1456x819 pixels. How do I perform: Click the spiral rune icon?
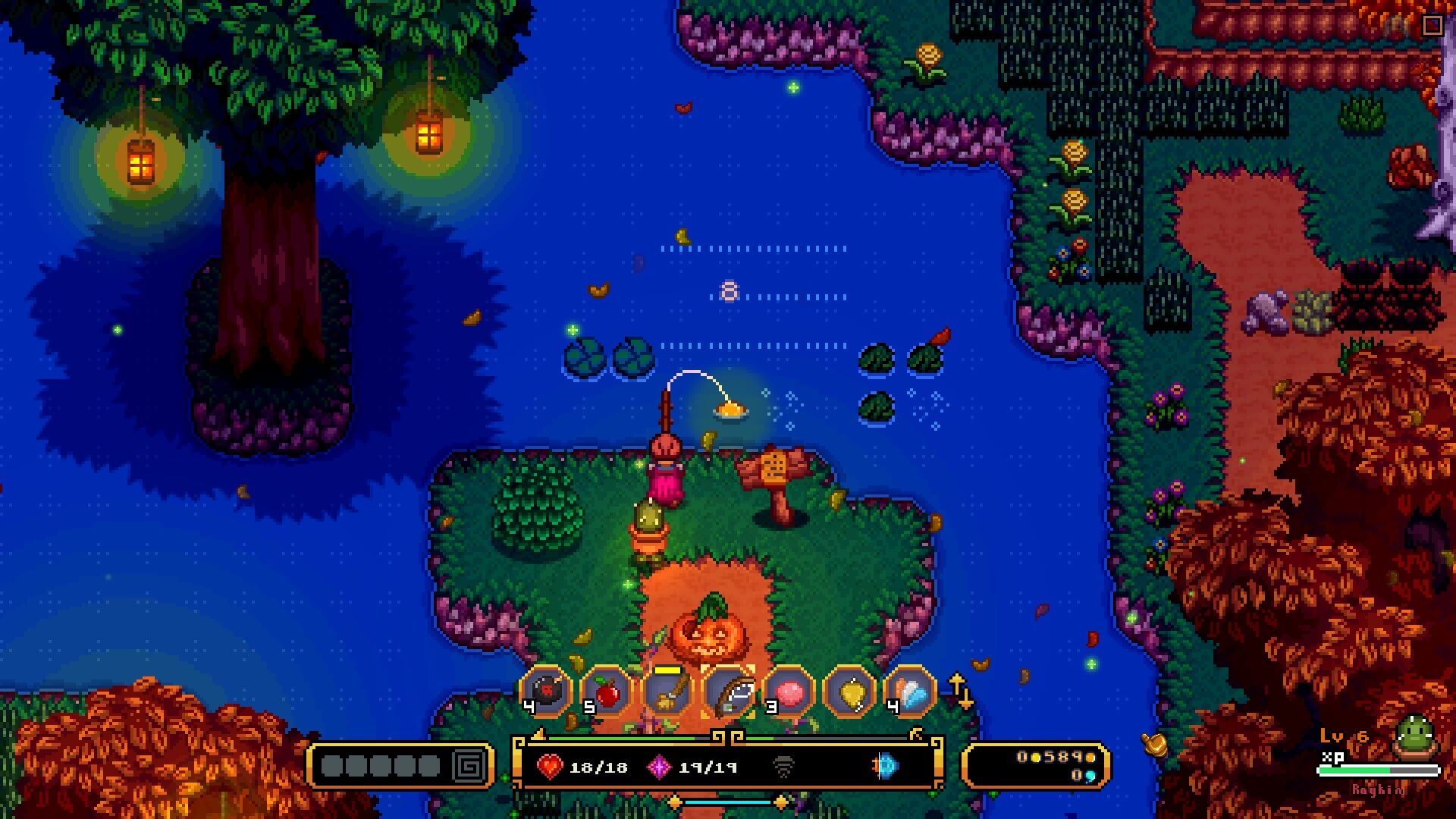tap(469, 766)
